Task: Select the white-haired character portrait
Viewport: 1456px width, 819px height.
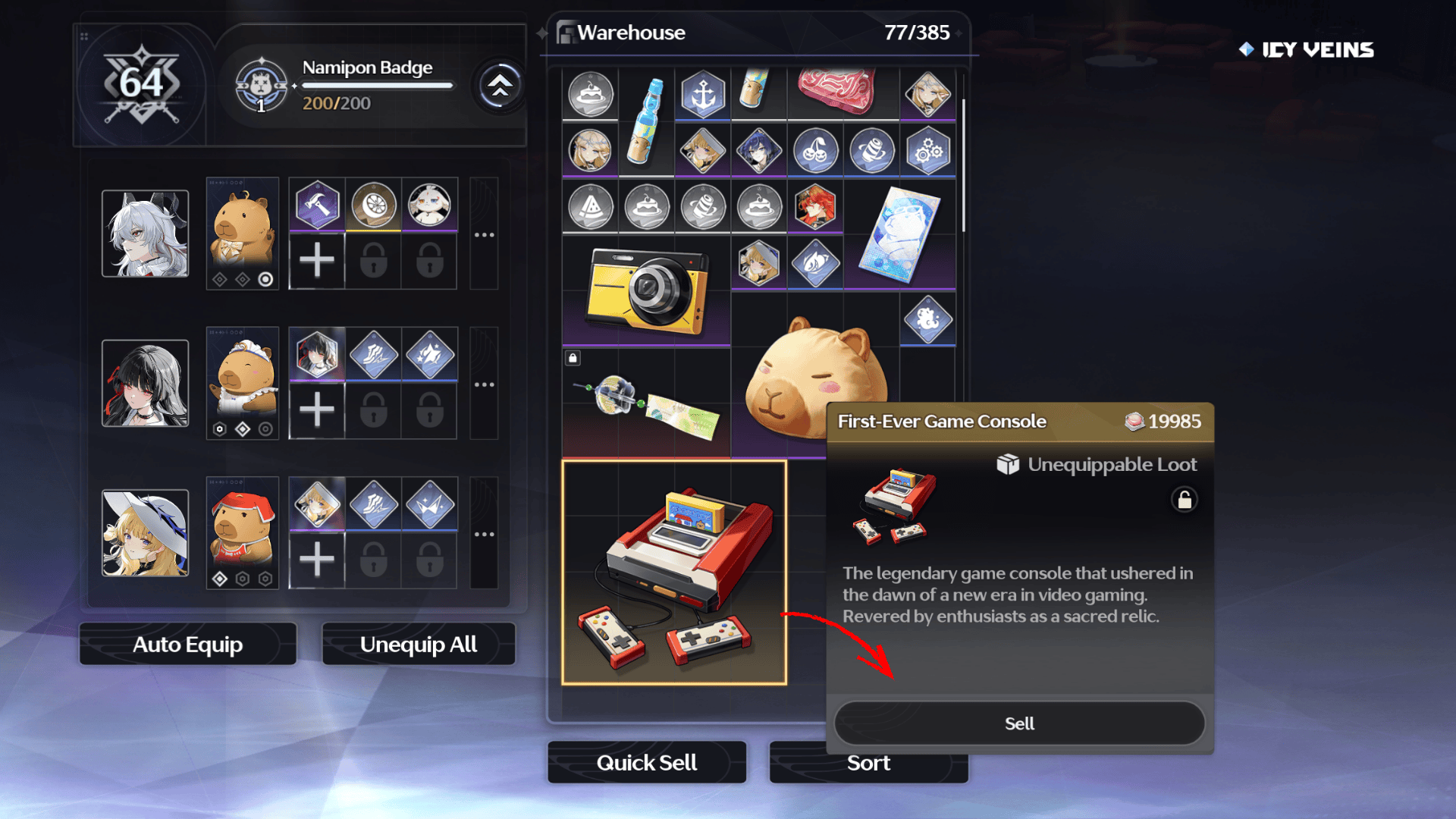Action: (145, 234)
